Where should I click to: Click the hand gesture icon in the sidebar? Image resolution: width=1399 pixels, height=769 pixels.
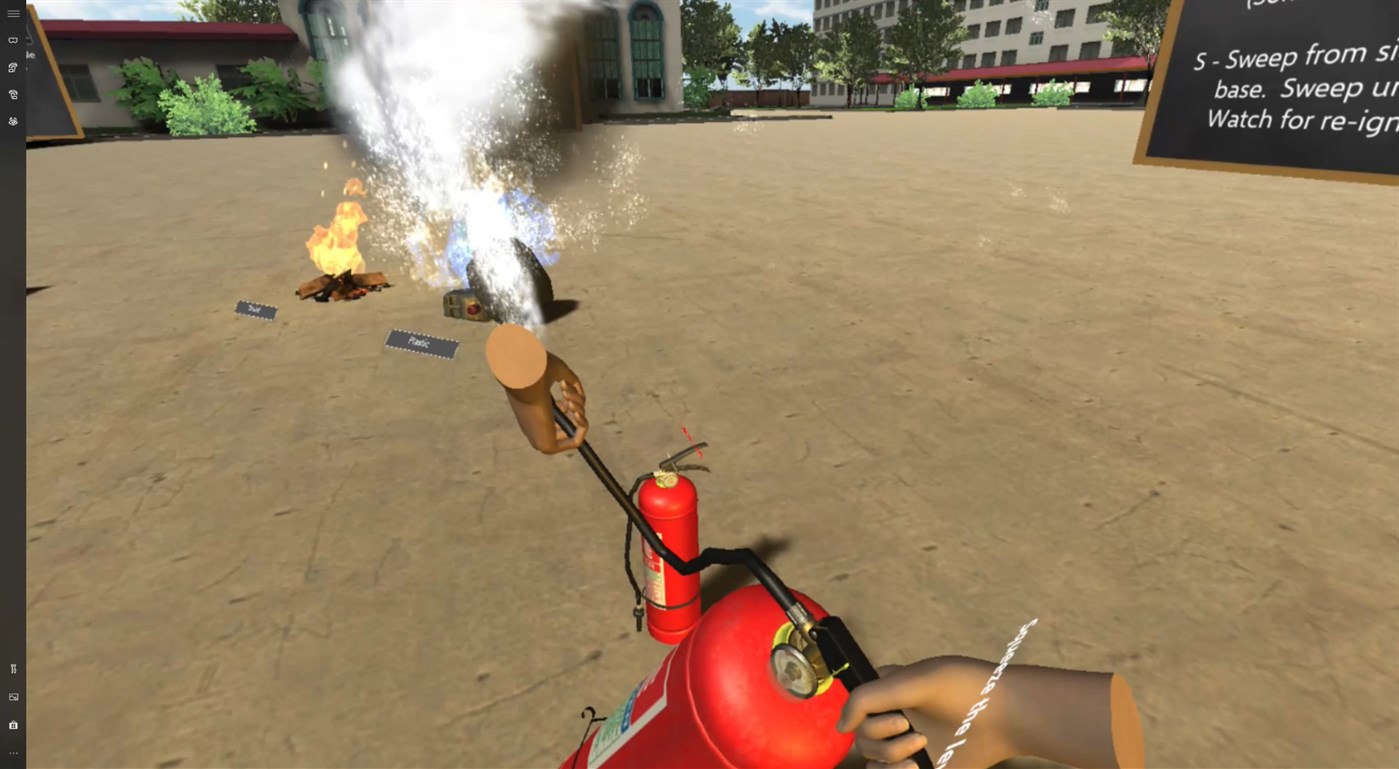[x=12, y=120]
